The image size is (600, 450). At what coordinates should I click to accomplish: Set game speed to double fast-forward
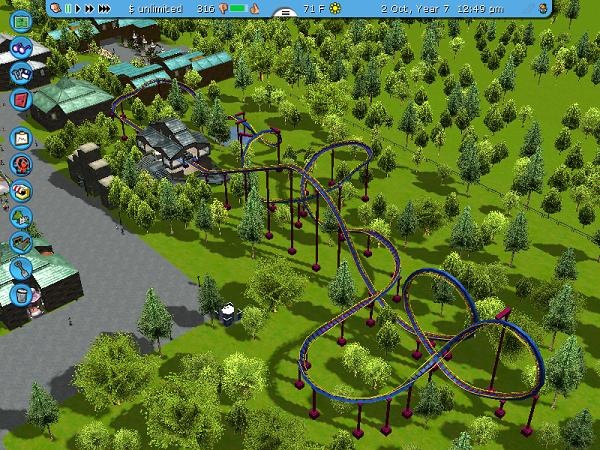tap(91, 8)
